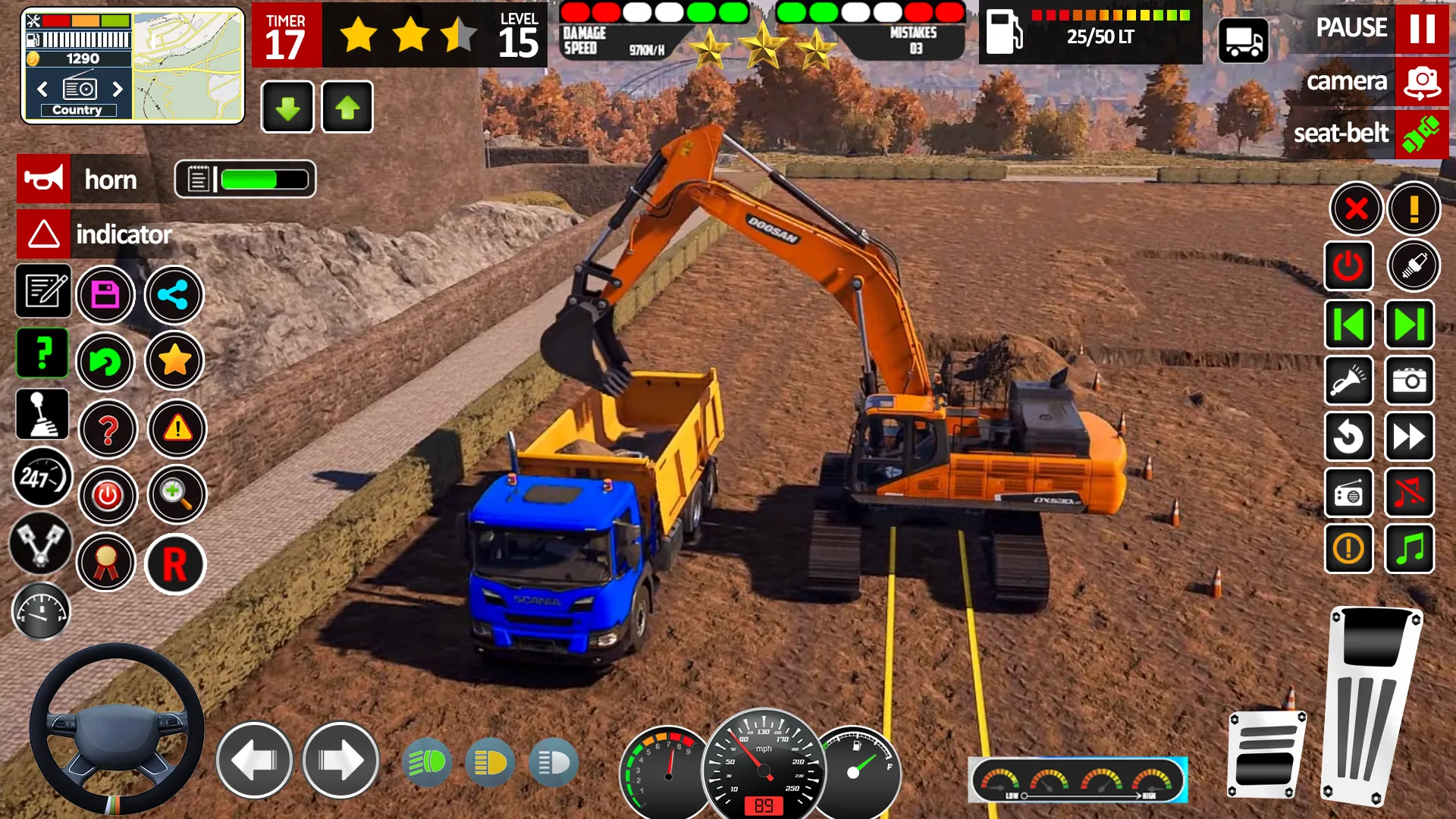Toggle the seat-belt on
This screenshot has width=1456, height=819.
coord(1422,133)
